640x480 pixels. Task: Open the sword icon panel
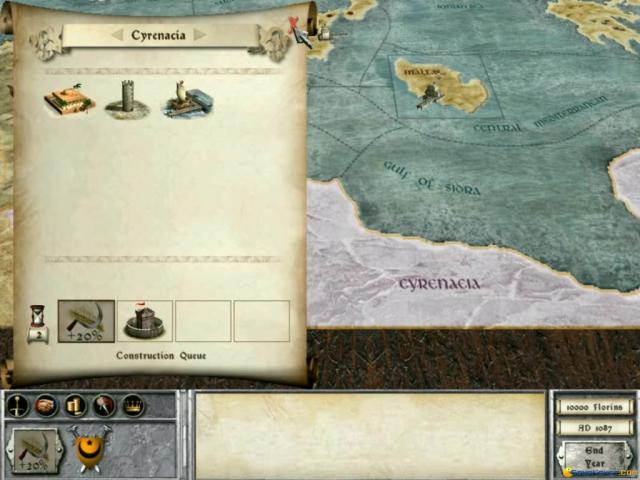point(18,406)
